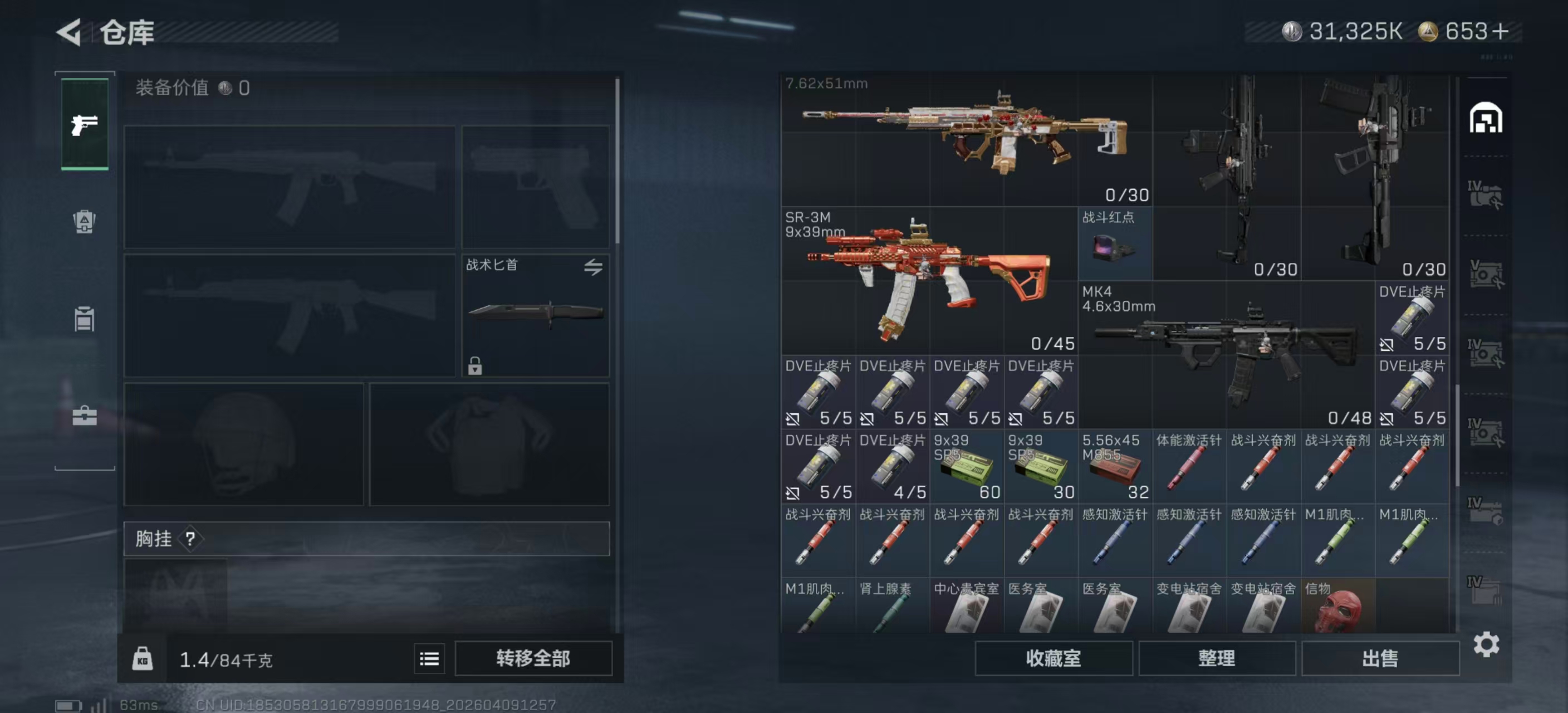Tap the 整理 sort button

1216,658
